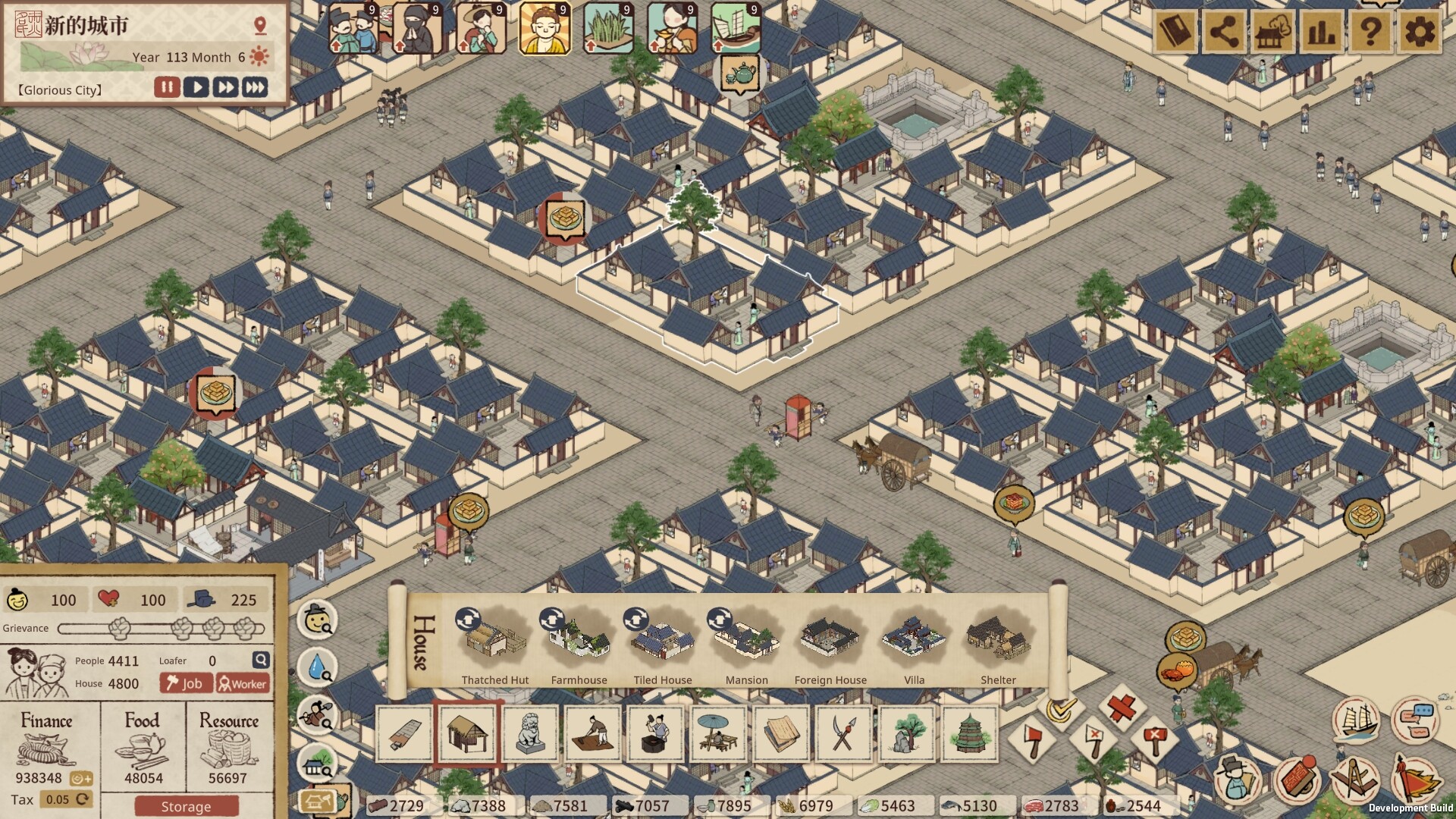Open the settings gear menu

click(x=1419, y=33)
